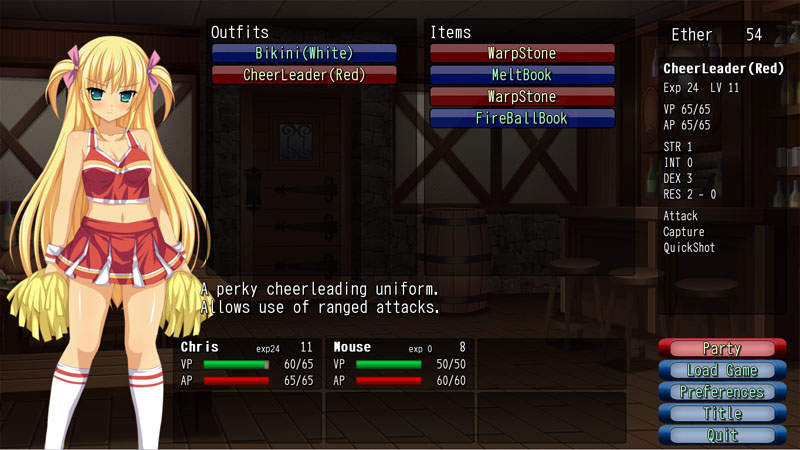800x450 pixels.
Task: Use the MeltBook item
Action: click(x=522, y=75)
